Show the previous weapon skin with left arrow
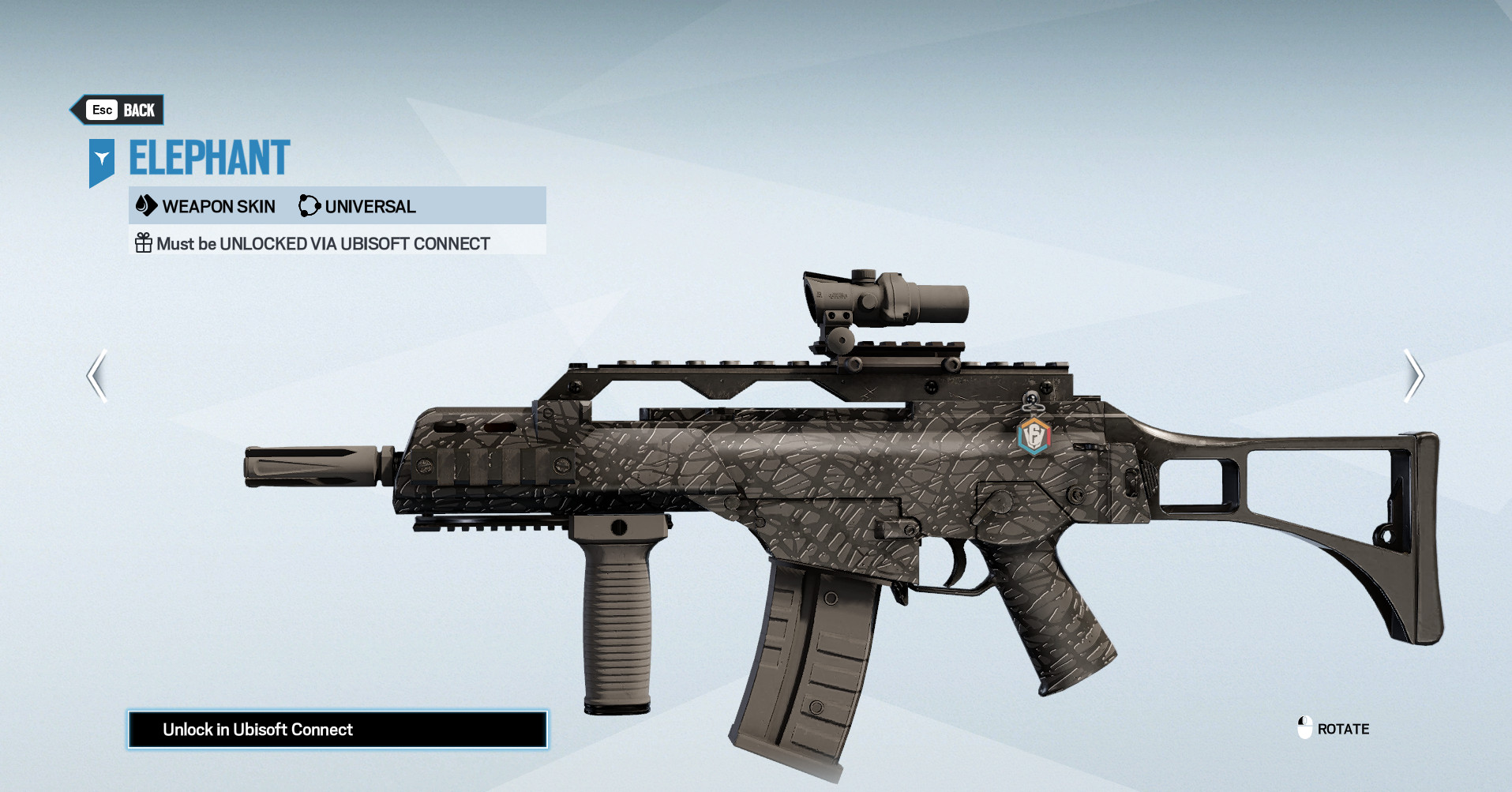 [97, 376]
